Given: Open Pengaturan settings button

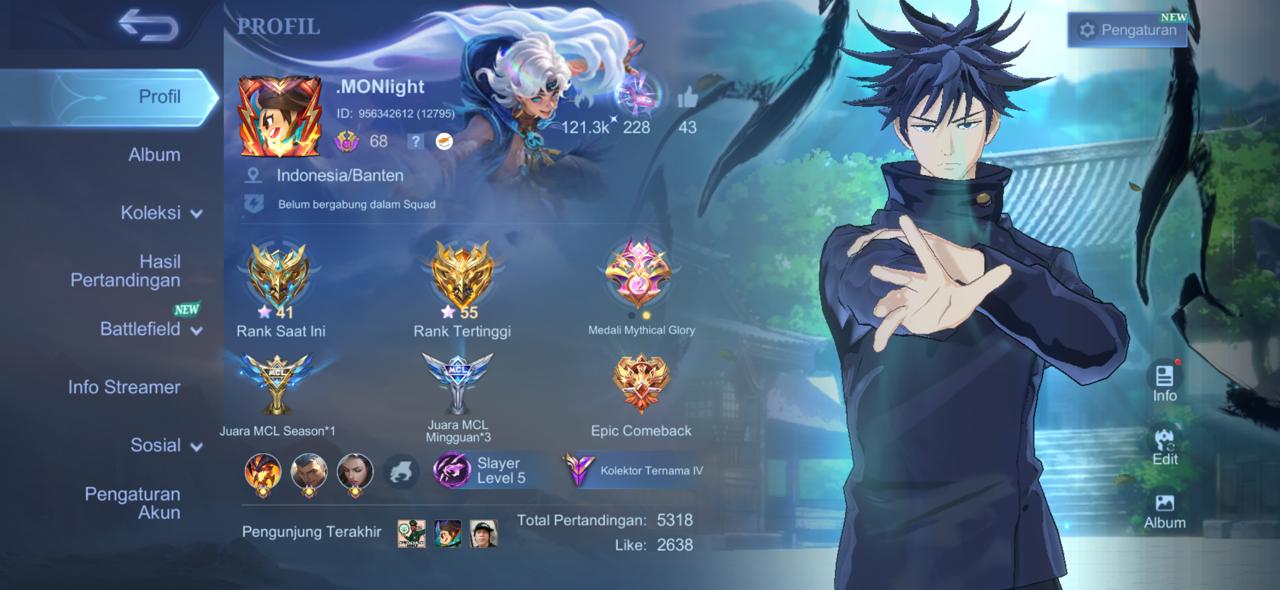Looking at the screenshot, I should click(1127, 30).
